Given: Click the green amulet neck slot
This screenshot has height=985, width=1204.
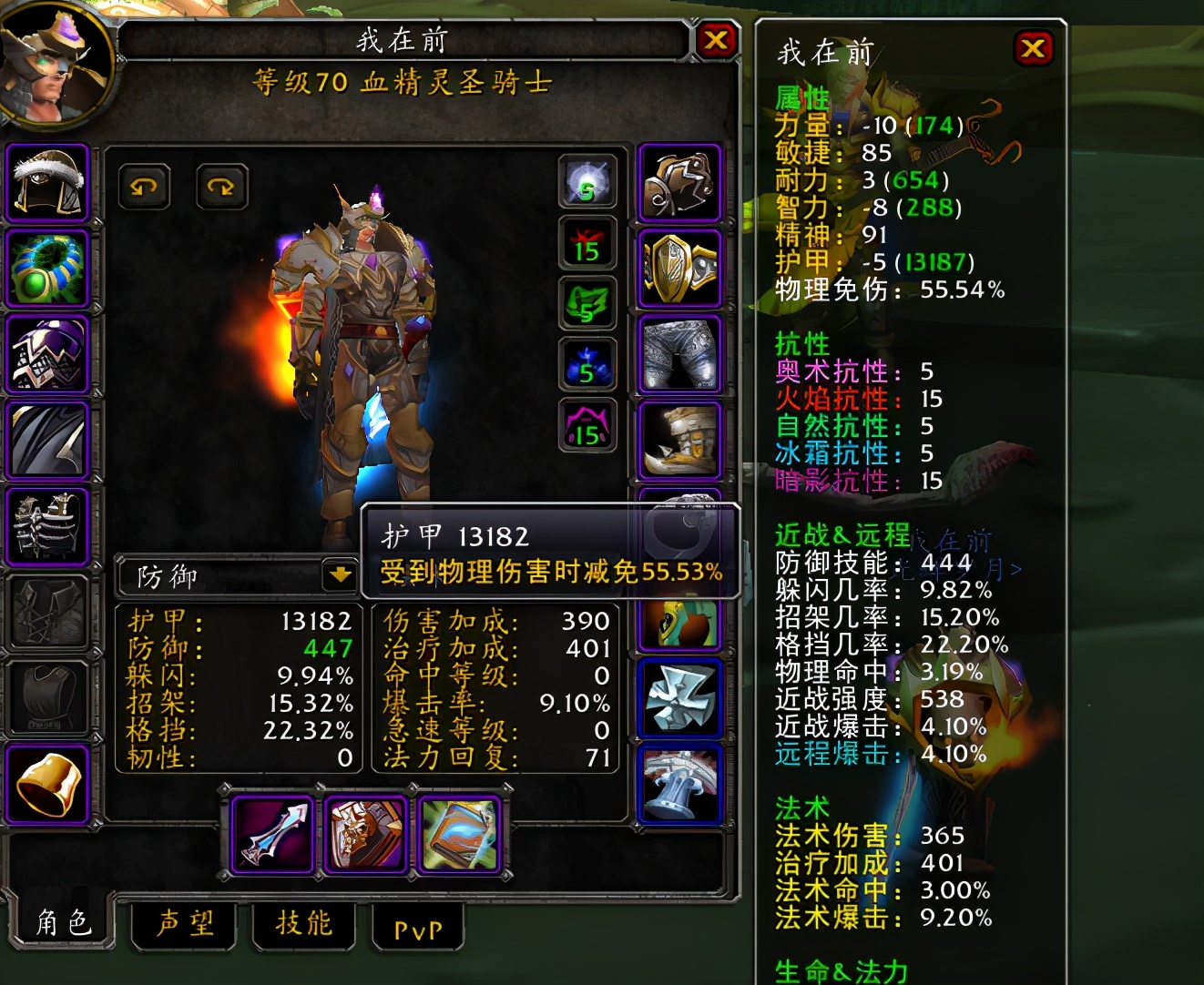Looking at the screenshot, I should click(x=48, y=269).
